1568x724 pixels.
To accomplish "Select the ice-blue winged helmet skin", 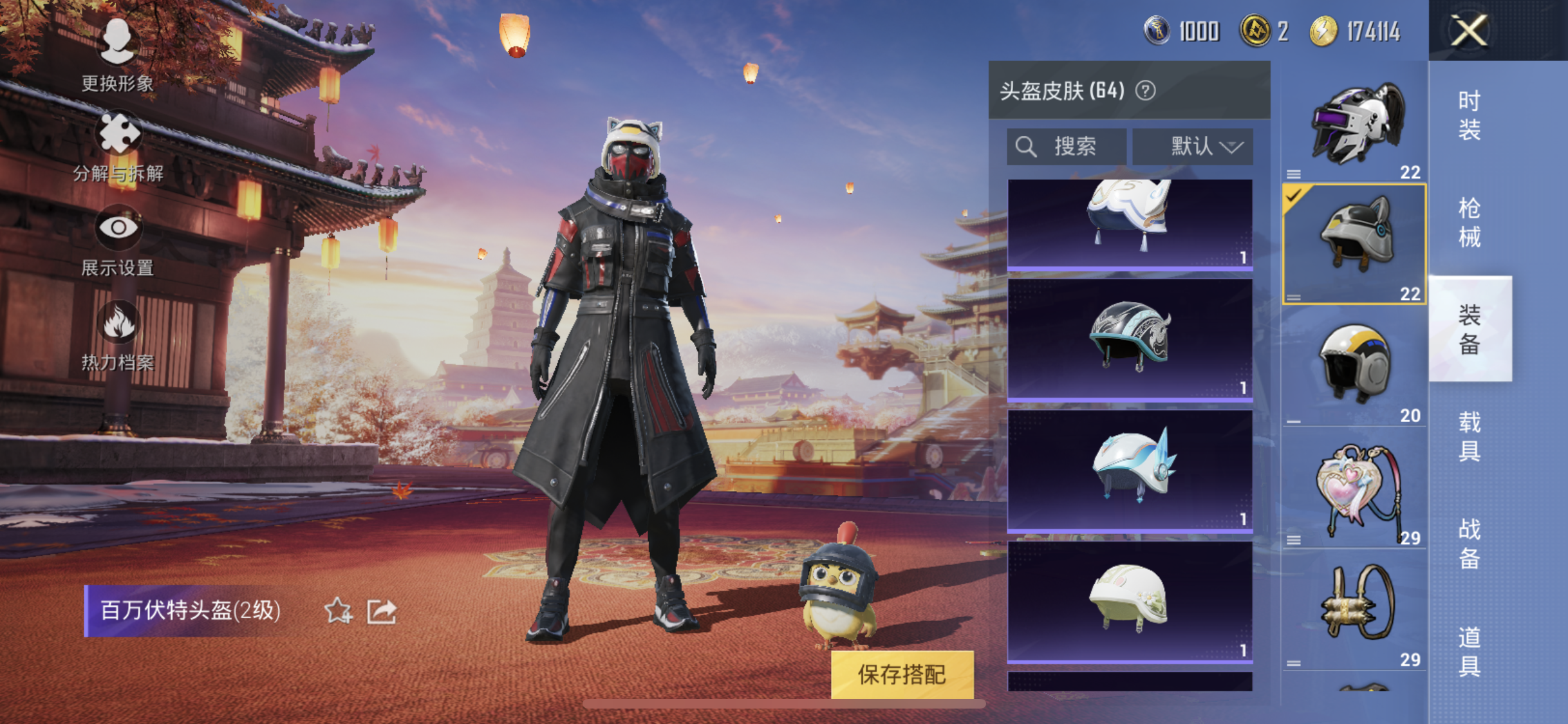I will pyautogui.click(x=1130, y=471).
